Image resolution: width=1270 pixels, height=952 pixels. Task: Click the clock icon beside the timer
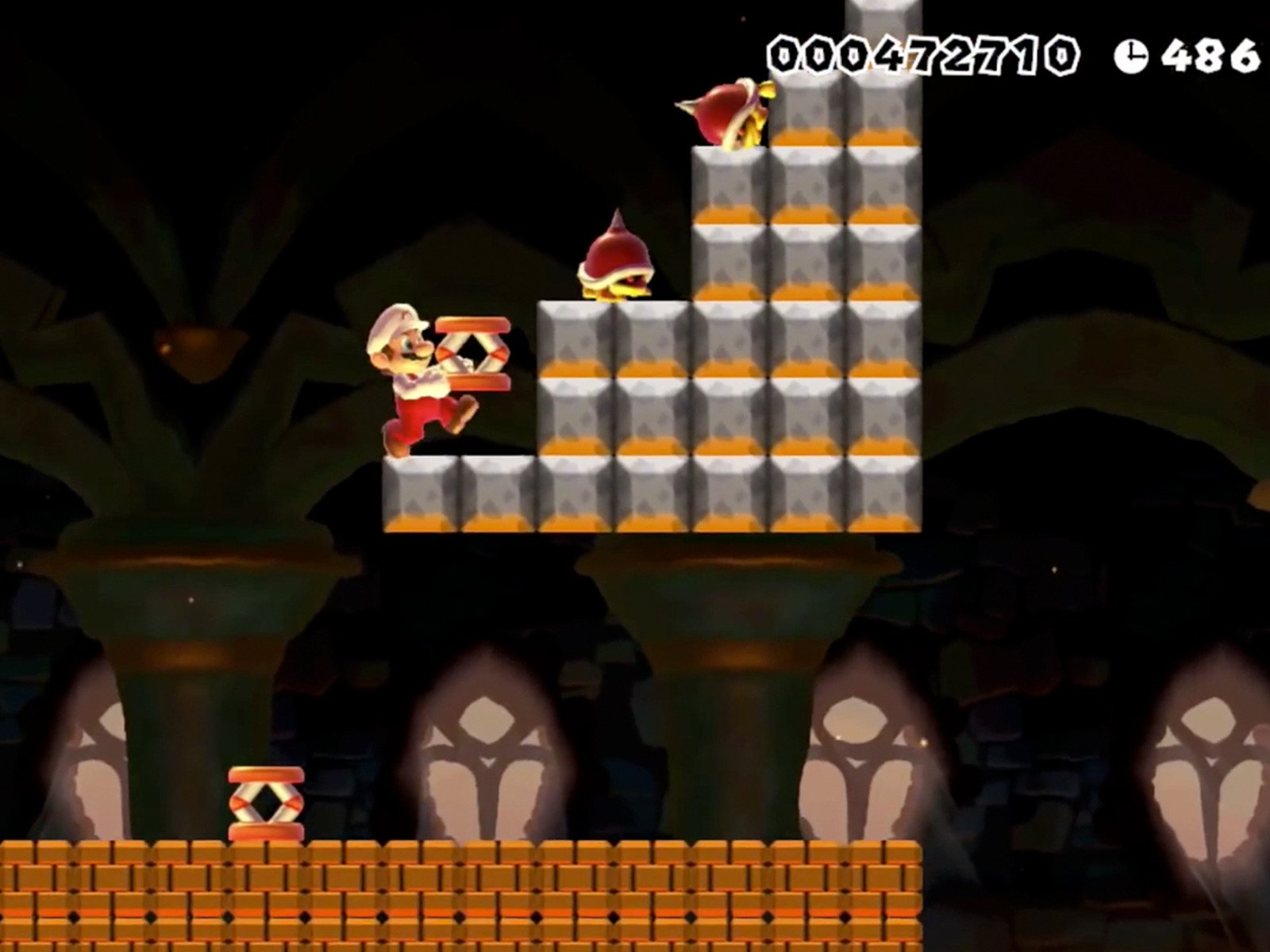pyautogui.click(x=1133, y=52)
